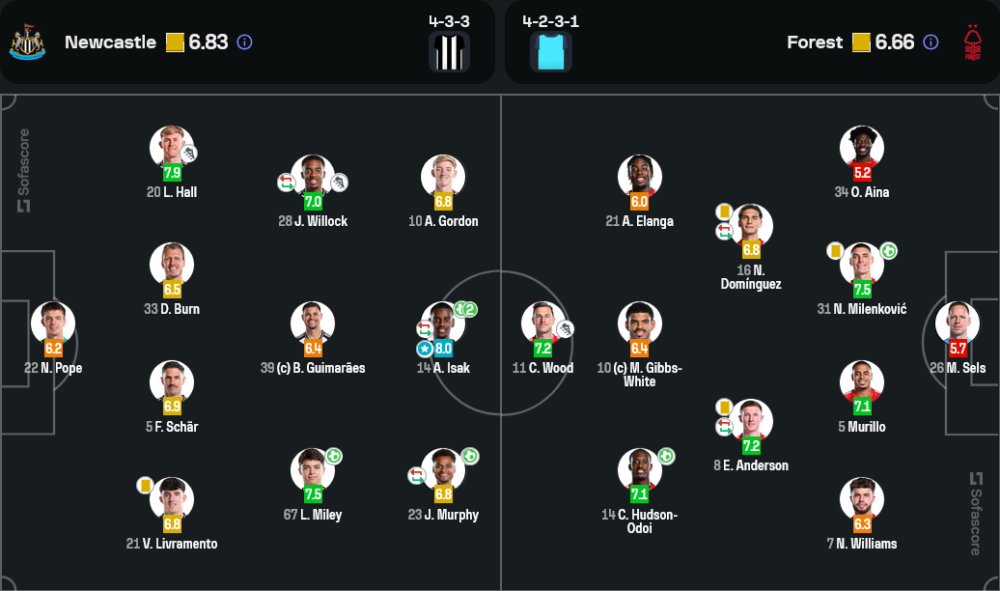Screen dimensions: 1000x591
Task: Select B. Guimarães in midfield
Action: [x=313, y=323]
